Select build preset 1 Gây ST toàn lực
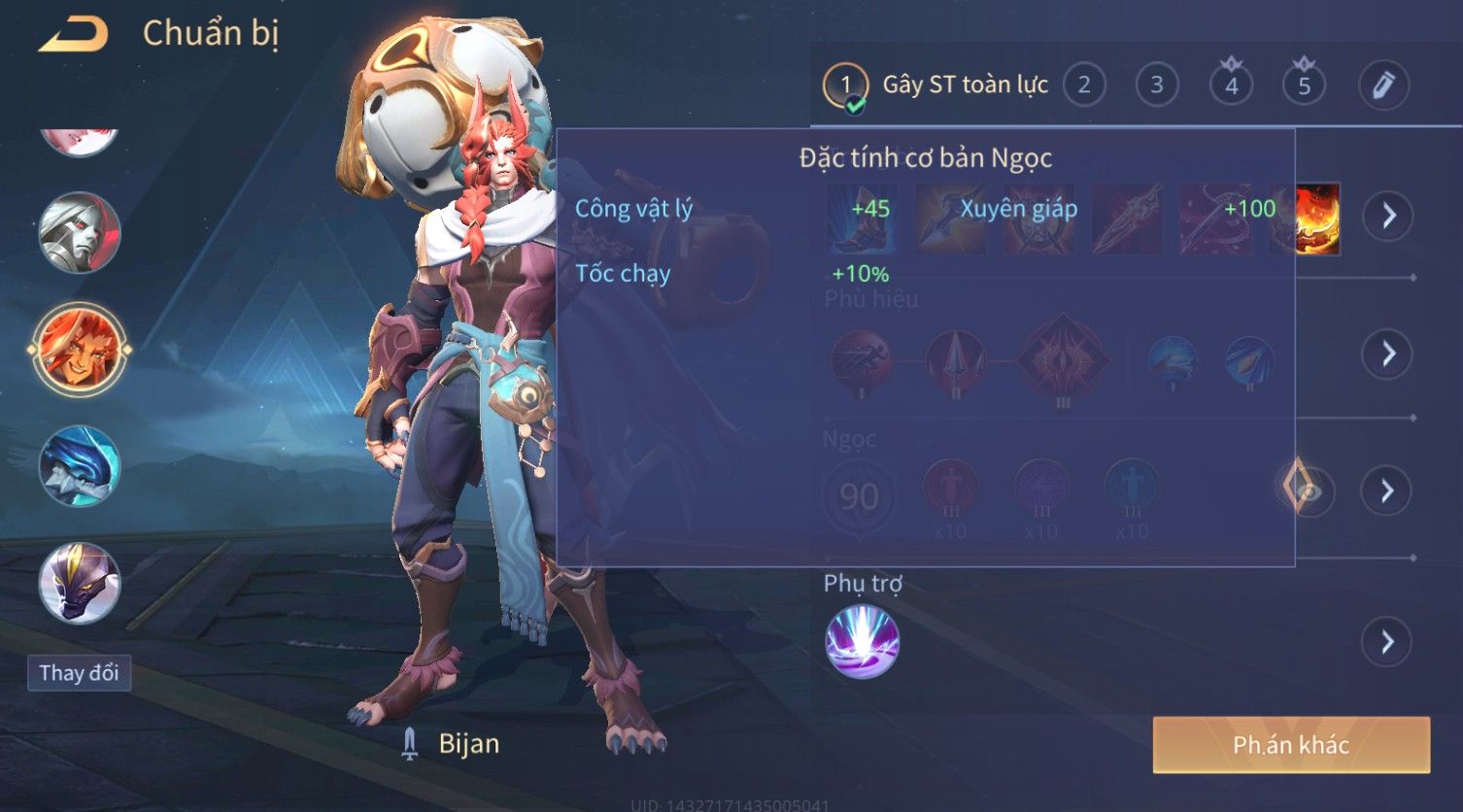The width and height of the screenshot is (1463, 812). (845, 85)
